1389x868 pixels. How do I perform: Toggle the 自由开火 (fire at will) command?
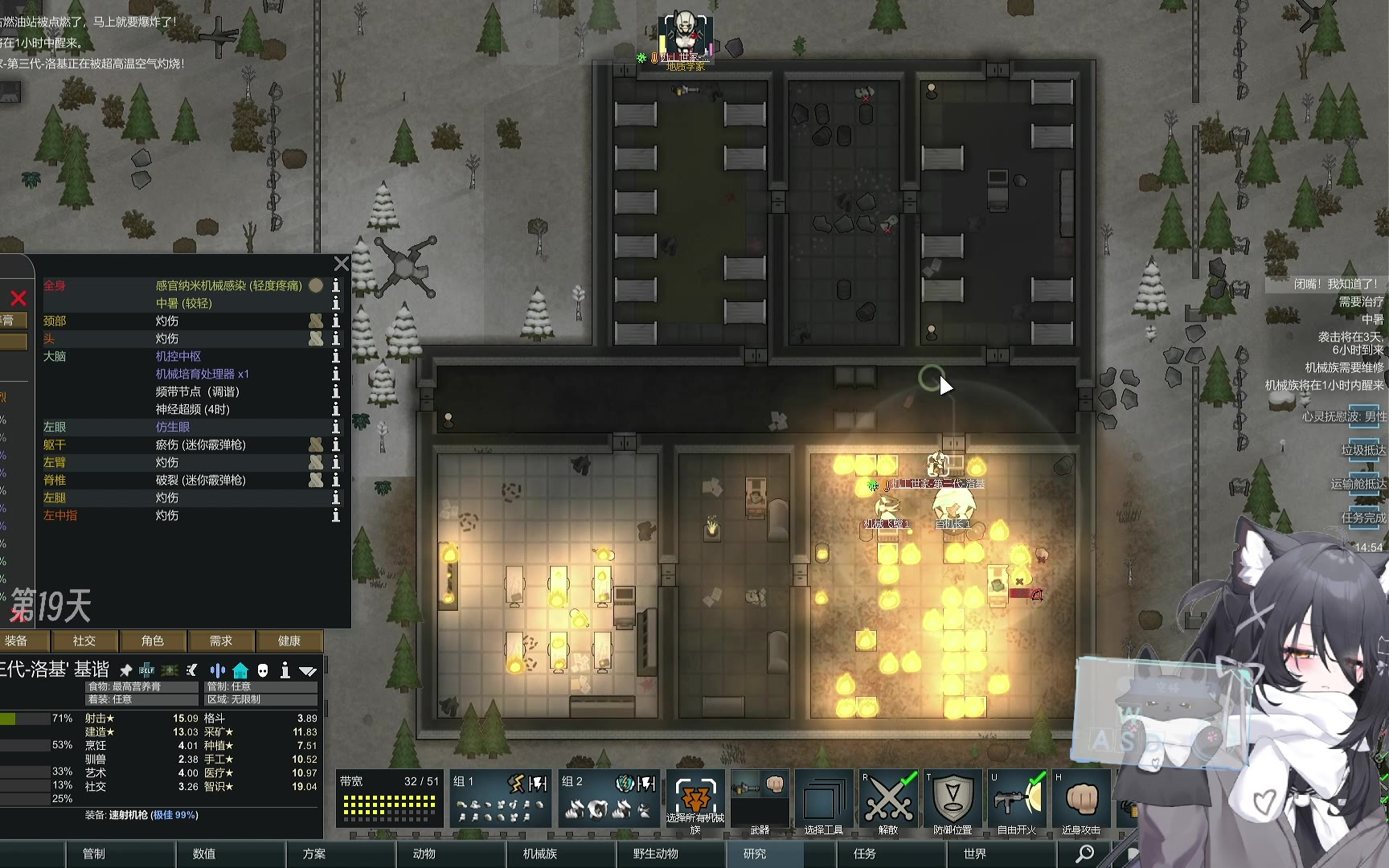point(1017,800)
